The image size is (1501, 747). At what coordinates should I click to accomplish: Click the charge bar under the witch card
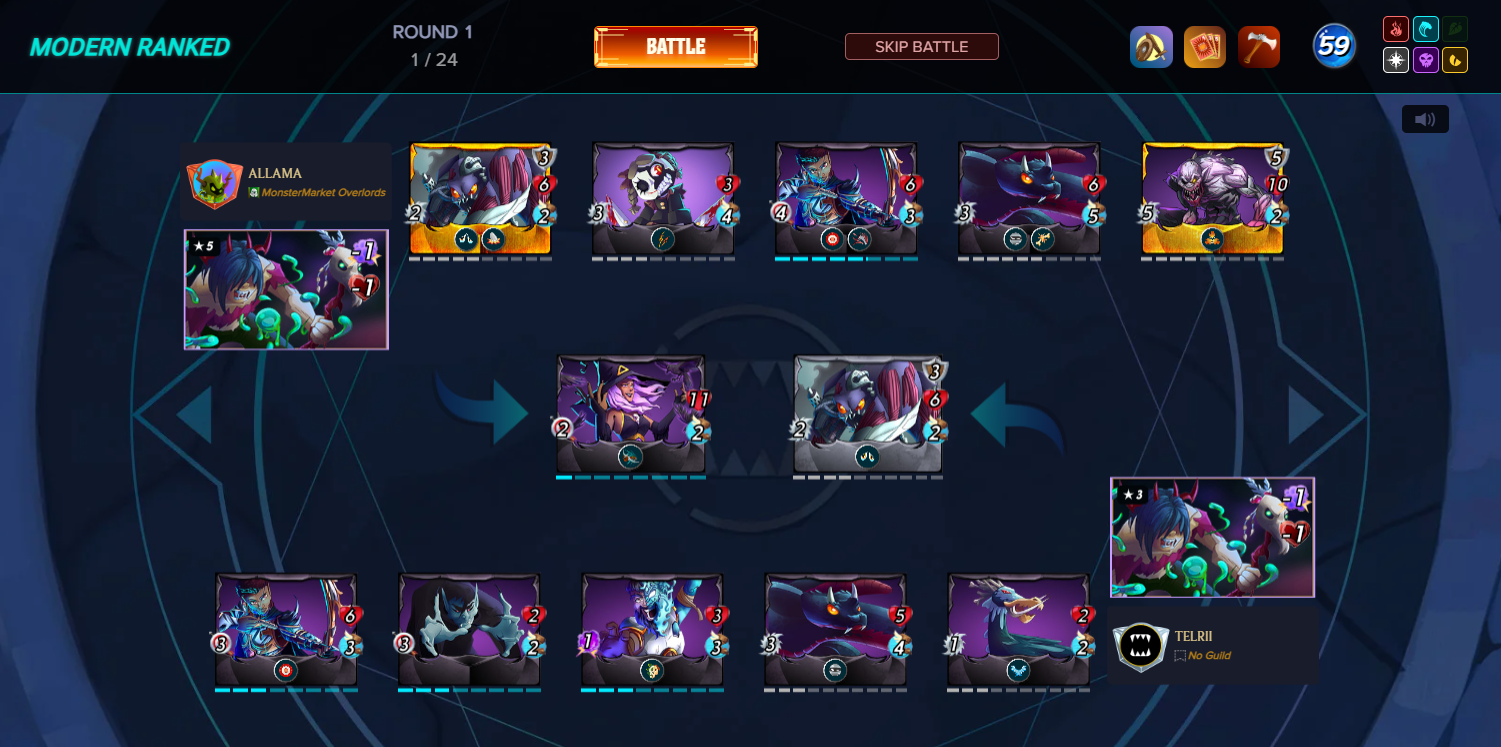coord(631,477)
